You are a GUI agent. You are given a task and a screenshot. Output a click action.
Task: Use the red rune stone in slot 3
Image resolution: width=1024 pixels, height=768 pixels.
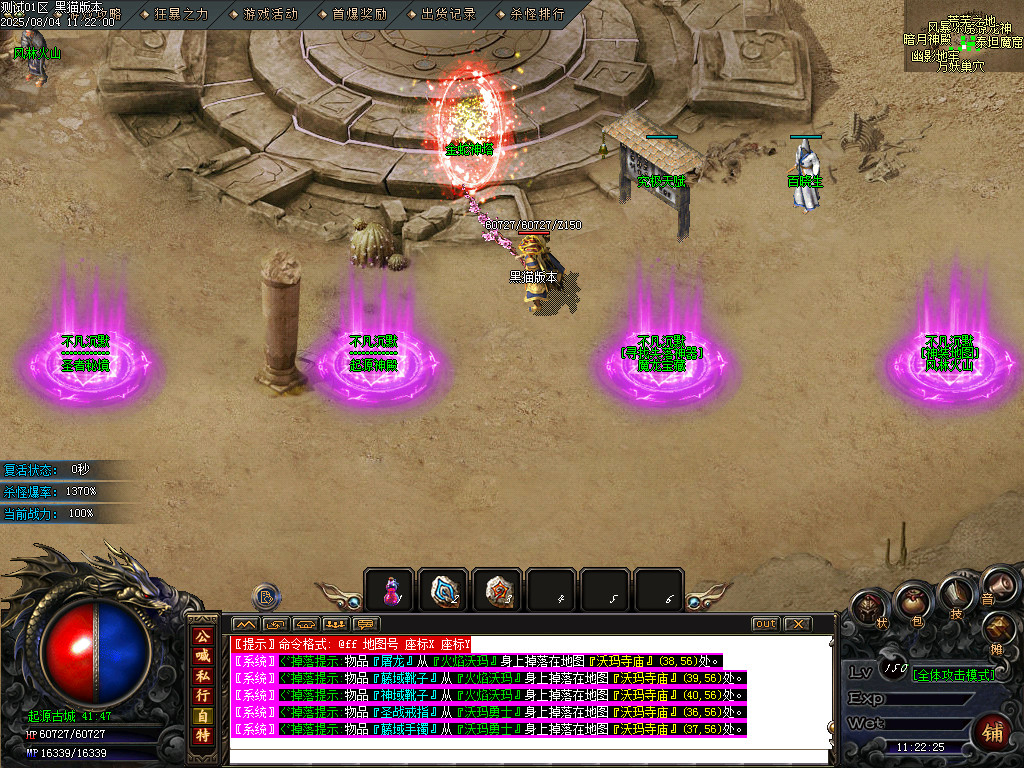497,591
